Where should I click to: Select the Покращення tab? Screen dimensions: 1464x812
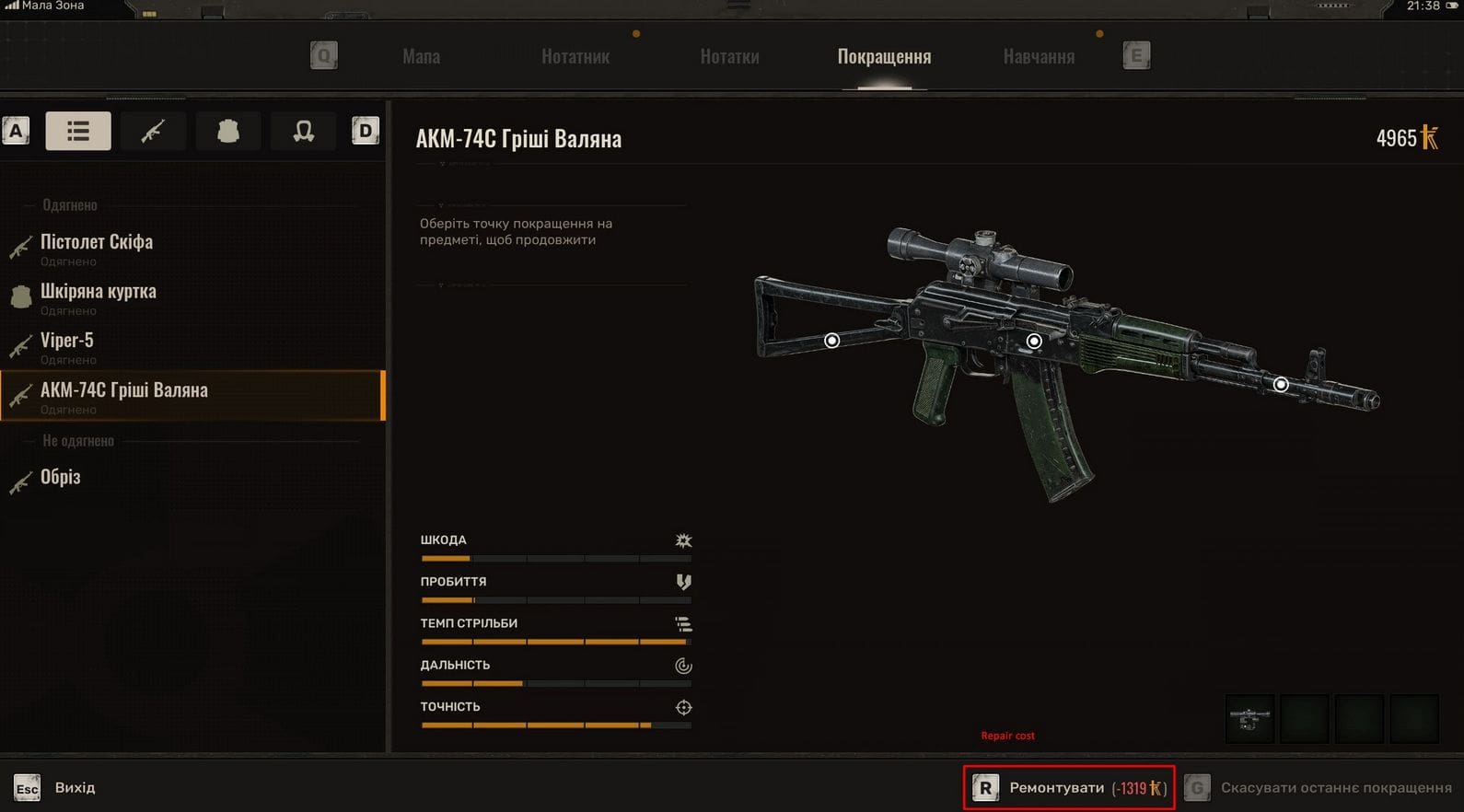pyautogui.click(x=884, y=57)
